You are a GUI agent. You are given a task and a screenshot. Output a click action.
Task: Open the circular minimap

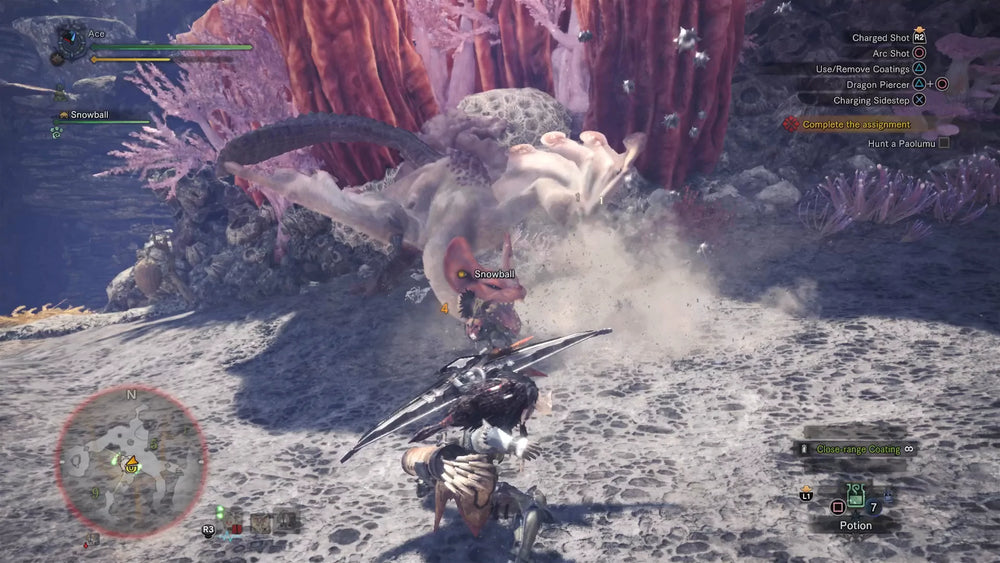130,460
